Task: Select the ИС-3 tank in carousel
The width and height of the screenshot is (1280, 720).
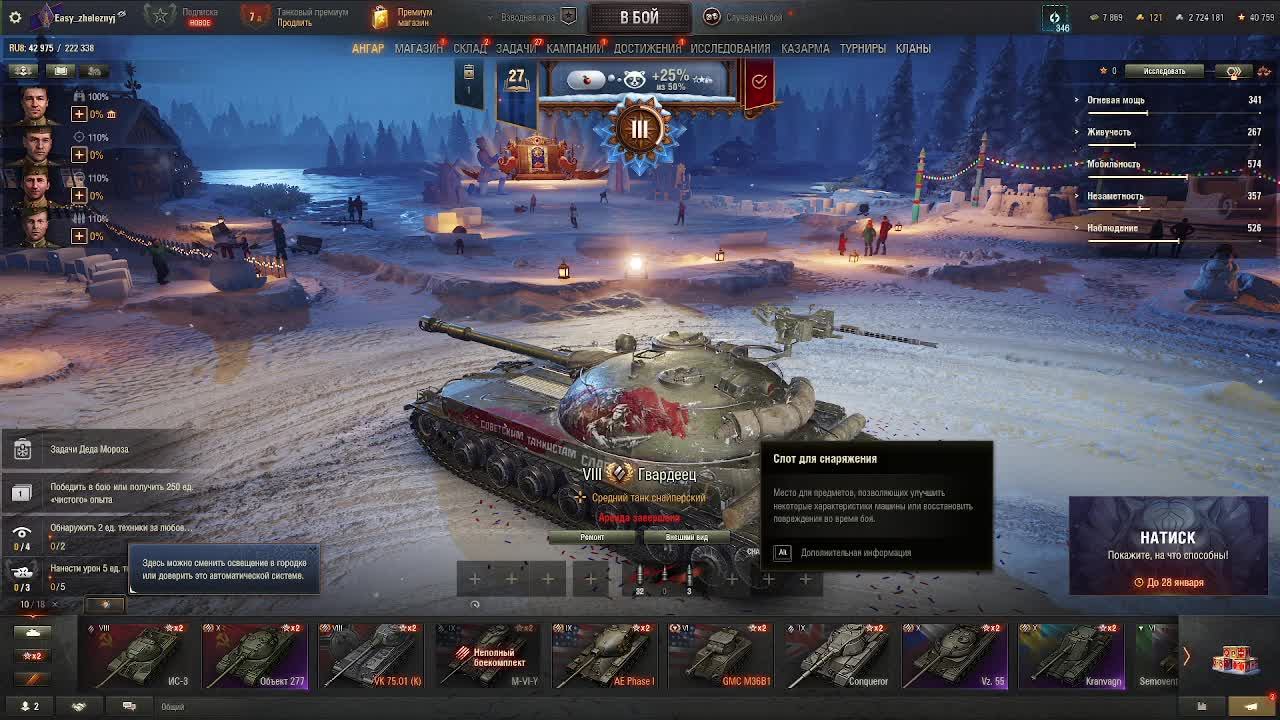Action: point(138,656)
